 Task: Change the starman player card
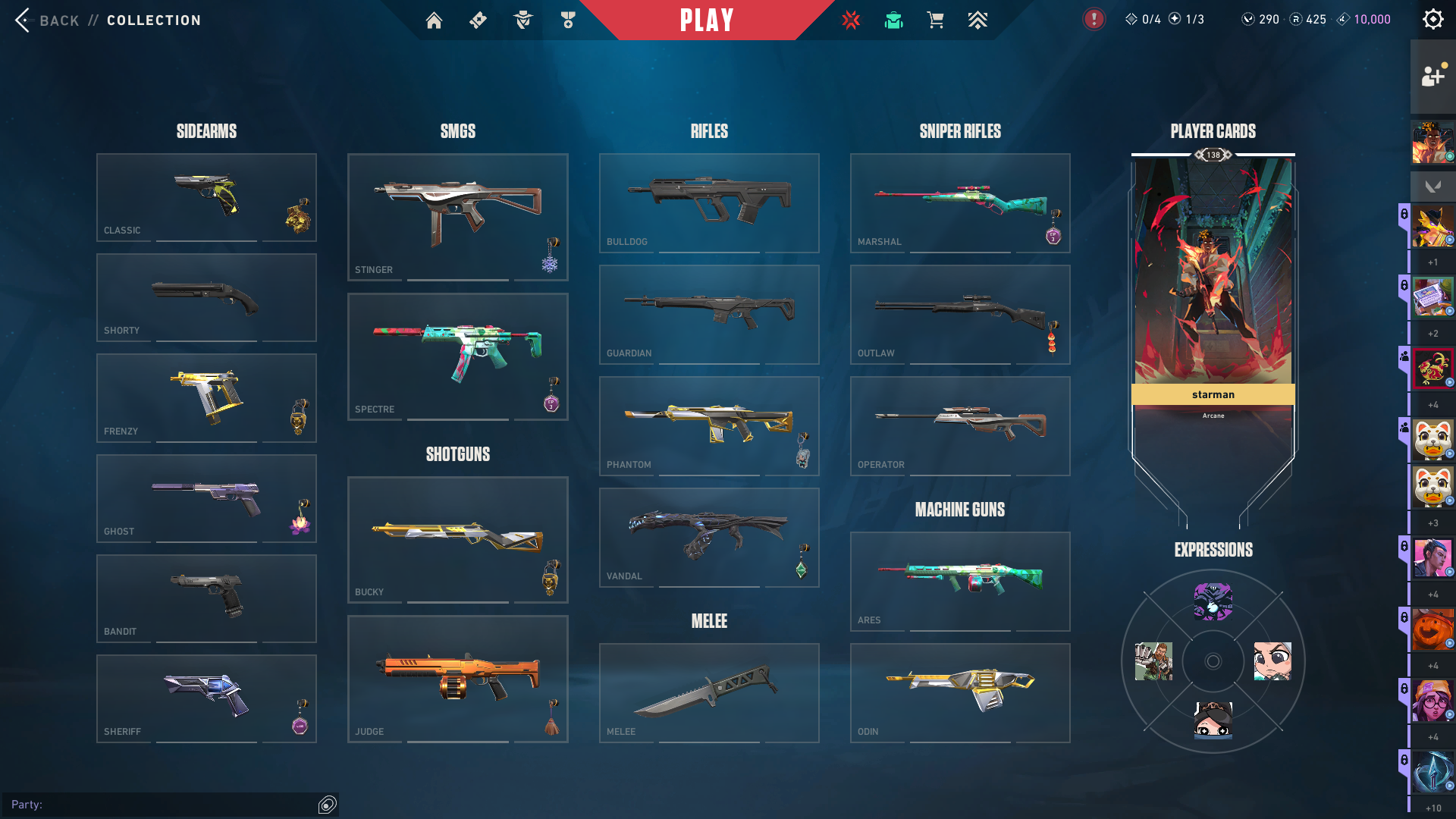point(1213,281)
